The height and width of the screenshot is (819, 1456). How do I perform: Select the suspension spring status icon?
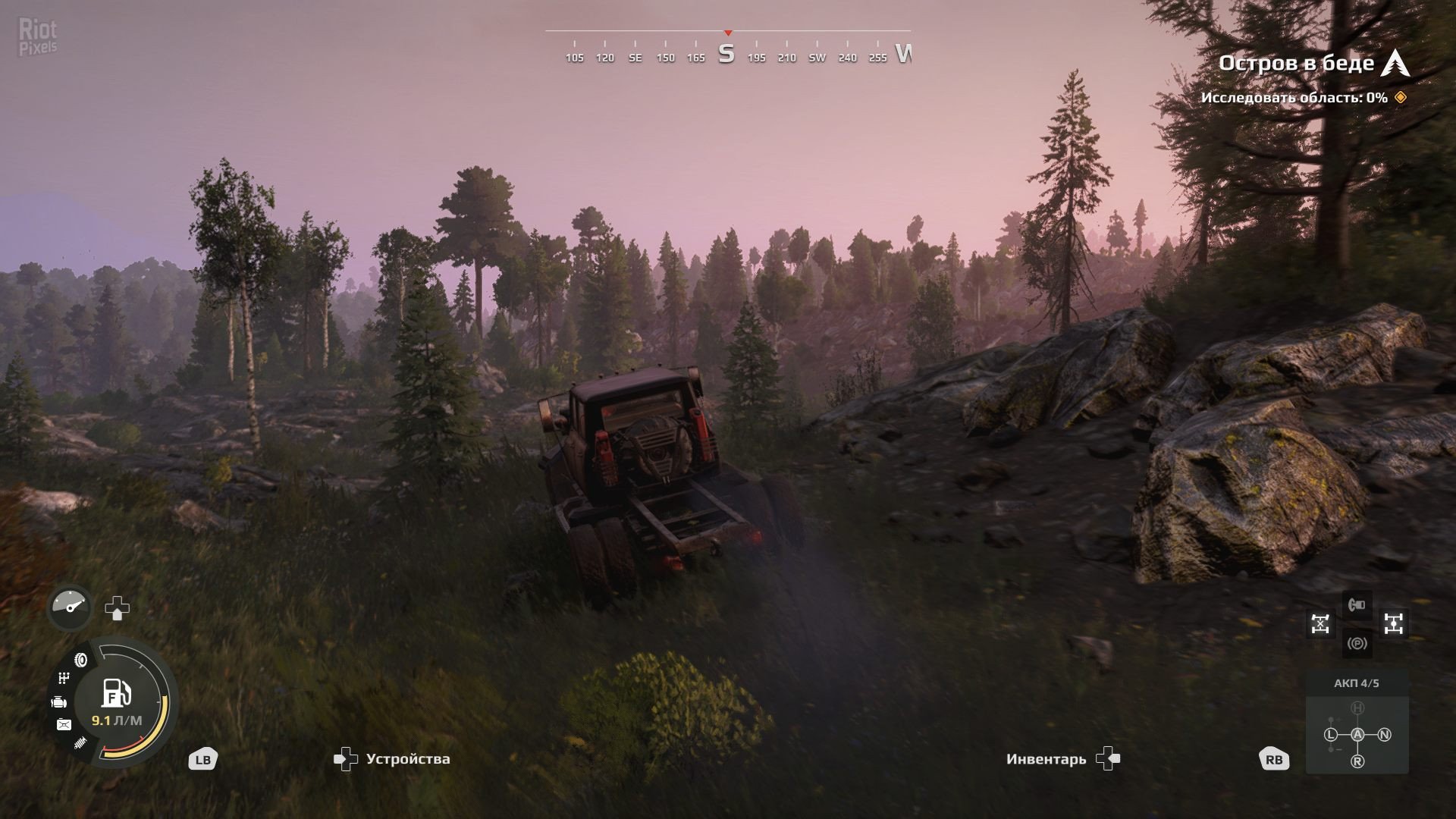coord(80,743)
